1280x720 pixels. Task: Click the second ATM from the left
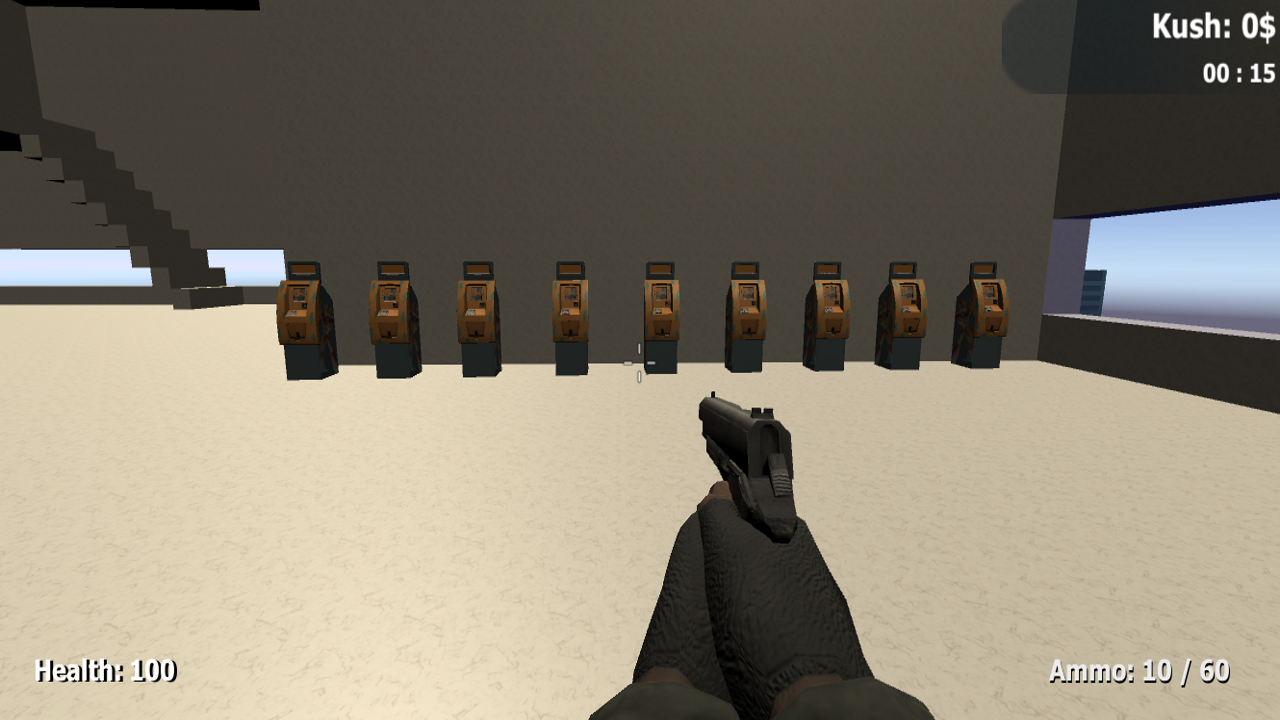390,315
